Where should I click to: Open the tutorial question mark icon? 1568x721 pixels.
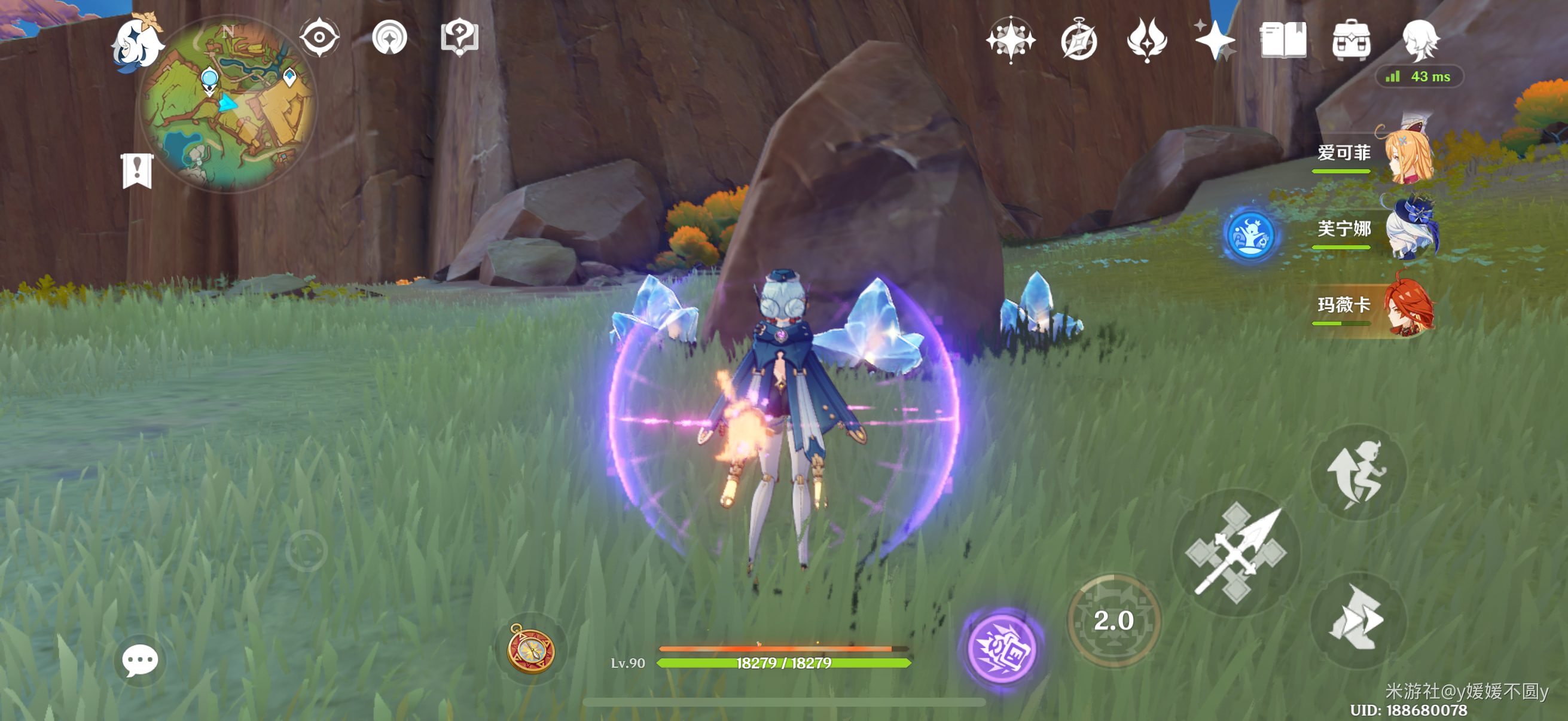click(459, 38)
